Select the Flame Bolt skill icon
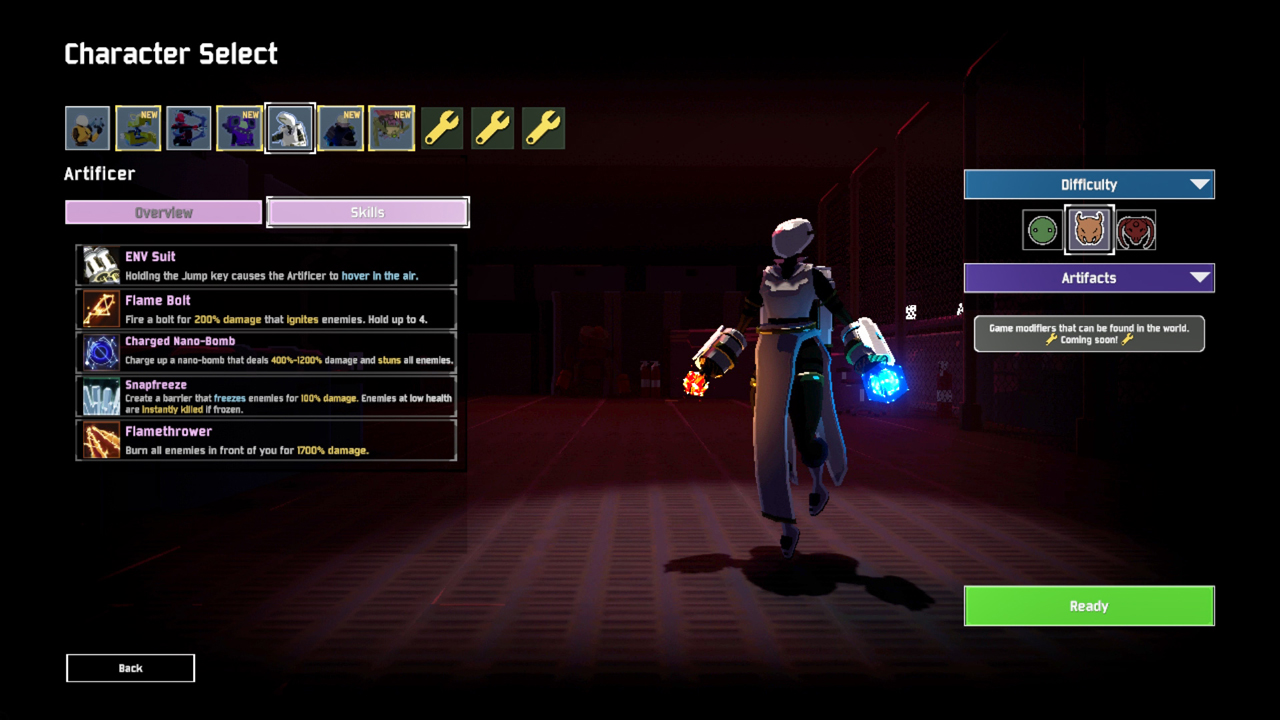The image size is (1280, 720). 100,308
